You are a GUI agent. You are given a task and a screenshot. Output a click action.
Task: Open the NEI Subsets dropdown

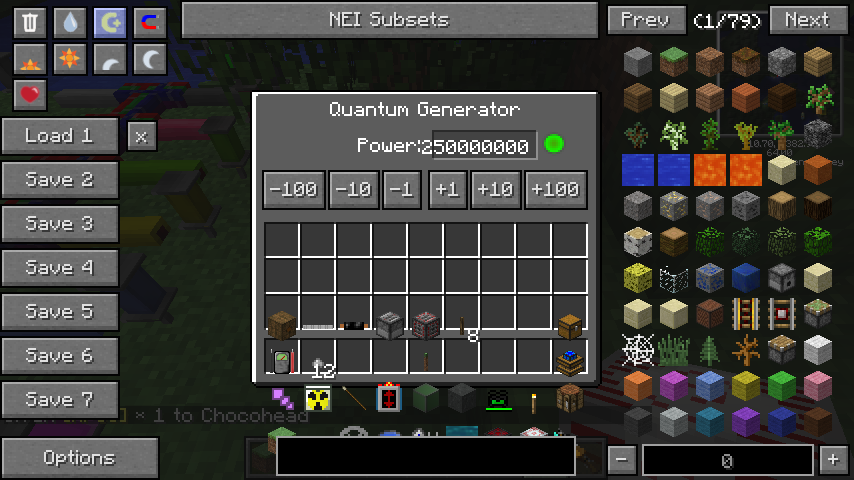[x=389, y=19]
